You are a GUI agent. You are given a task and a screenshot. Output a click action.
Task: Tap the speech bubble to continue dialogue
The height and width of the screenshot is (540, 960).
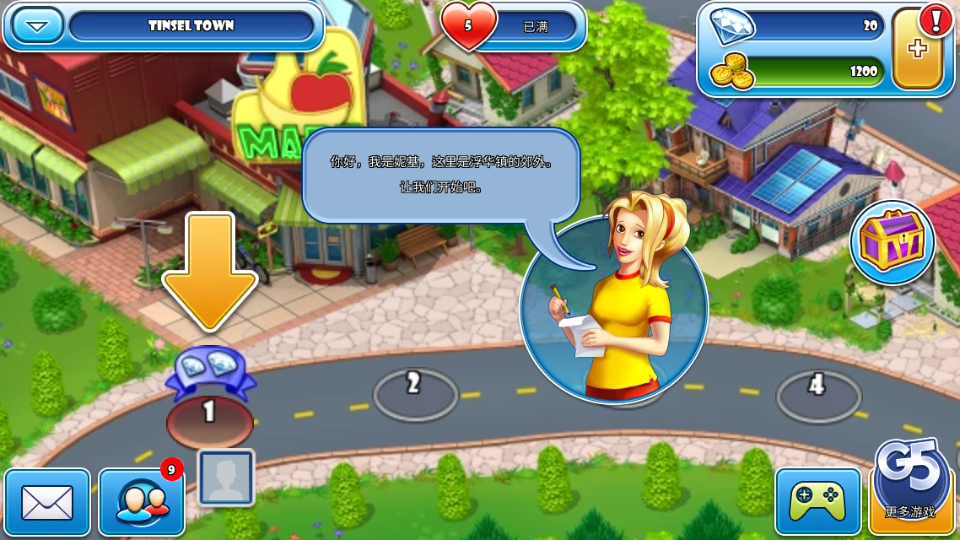click(x=441, y=175)
